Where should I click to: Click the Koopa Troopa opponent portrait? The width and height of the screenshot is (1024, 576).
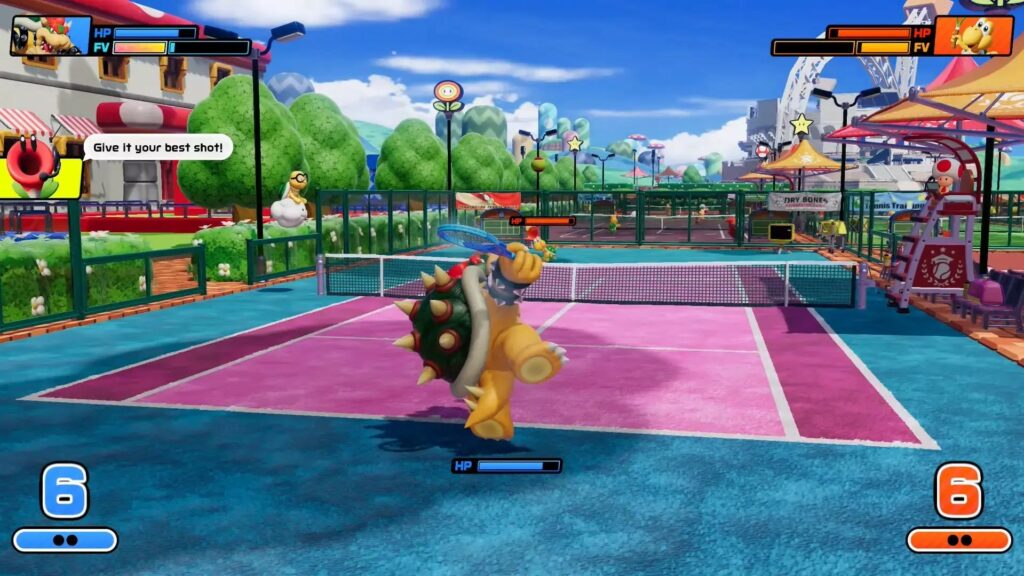click(973, 36)
